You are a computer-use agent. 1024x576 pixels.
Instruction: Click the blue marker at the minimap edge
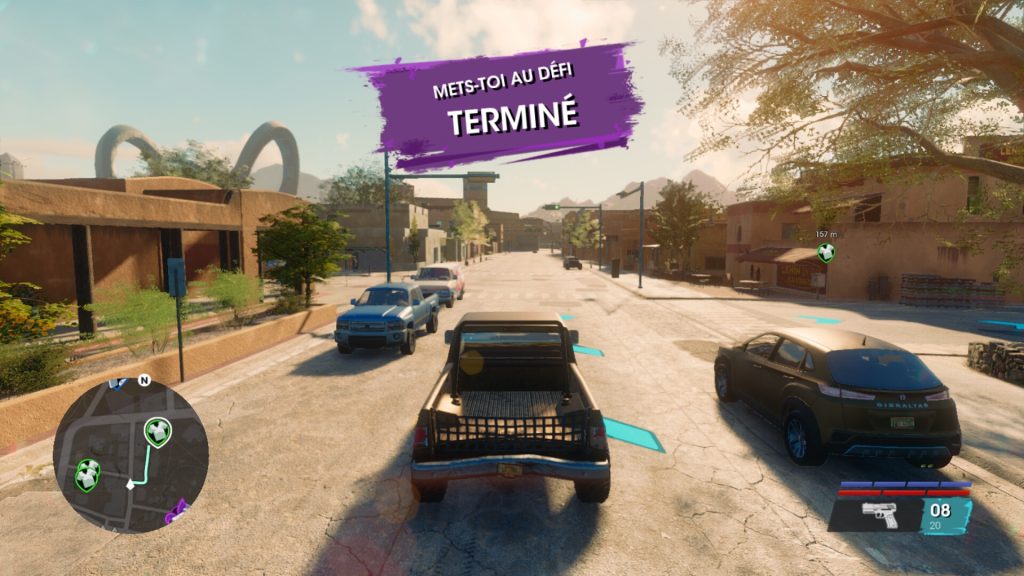(x=118, y=383)
